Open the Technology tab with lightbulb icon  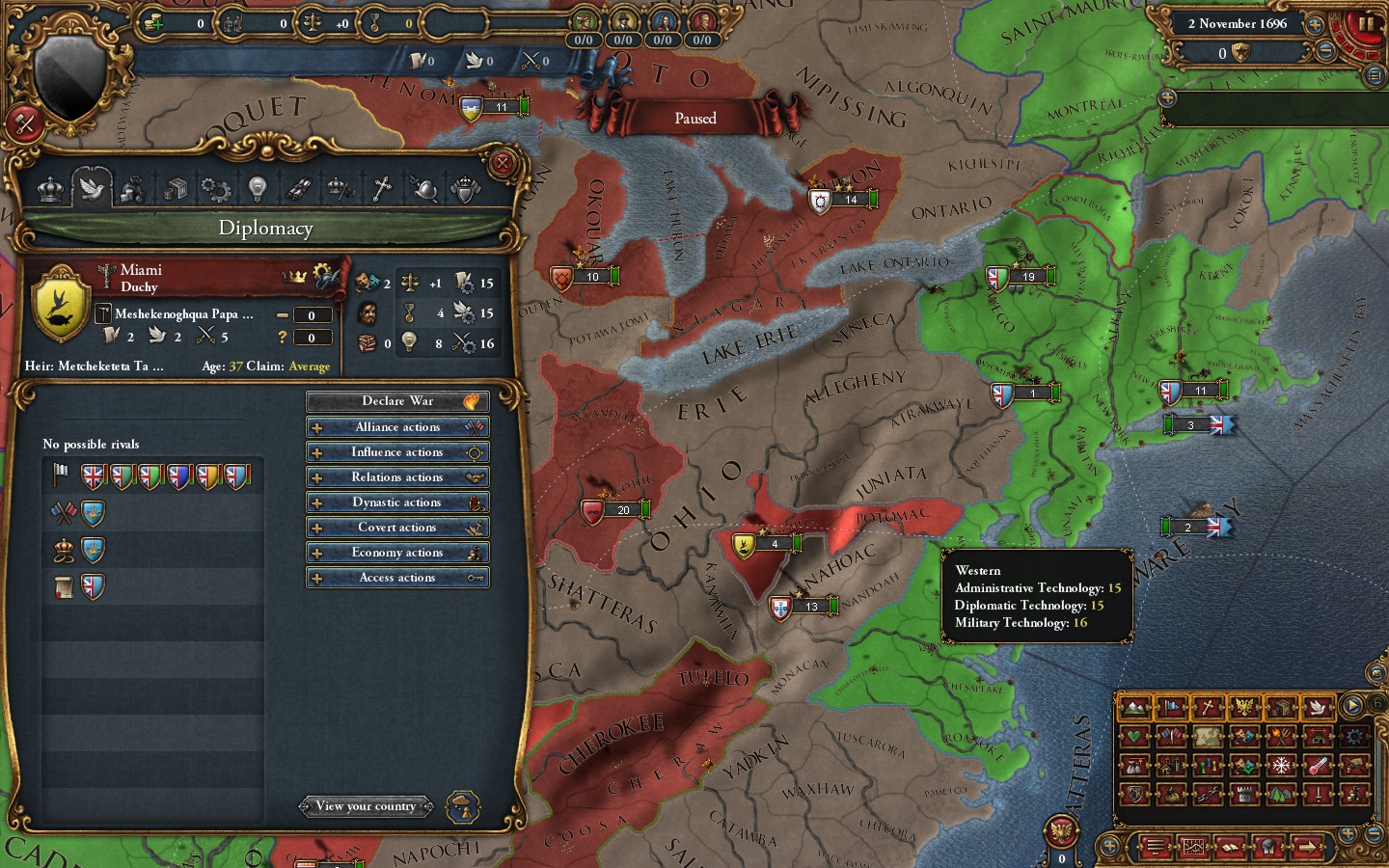click(257, 188)
